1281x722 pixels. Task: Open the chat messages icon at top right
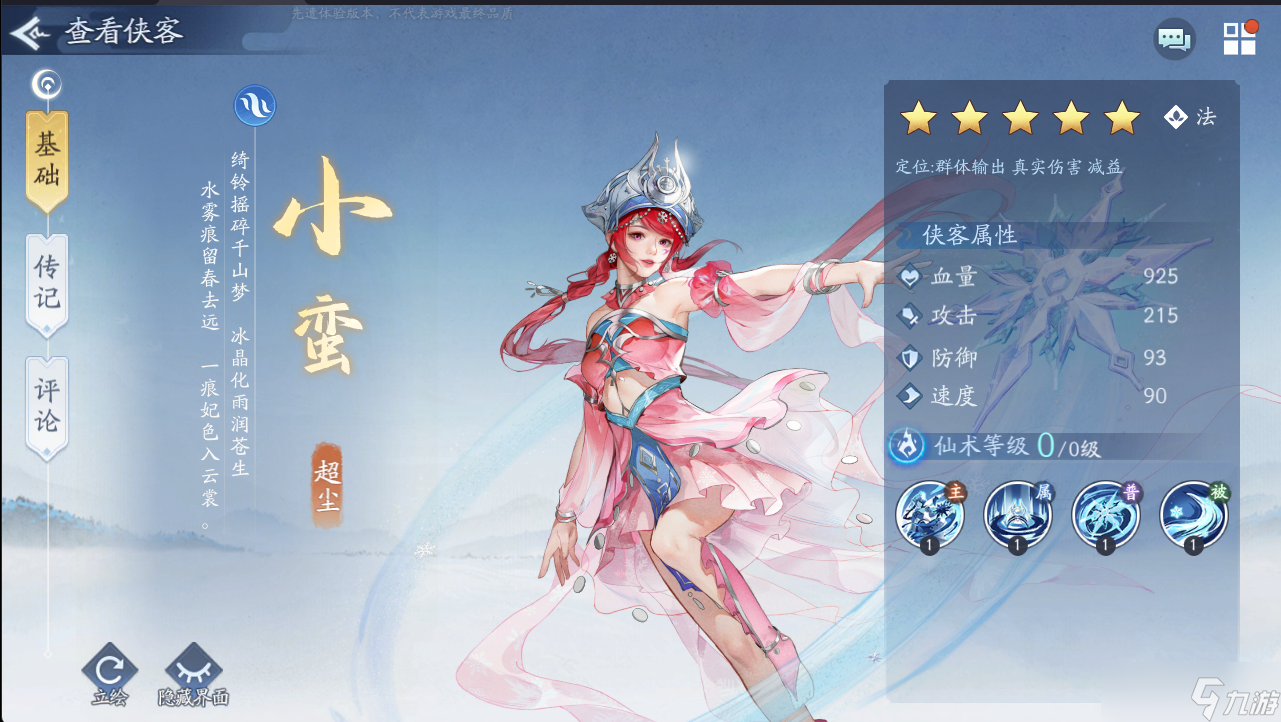point(1174,40)
